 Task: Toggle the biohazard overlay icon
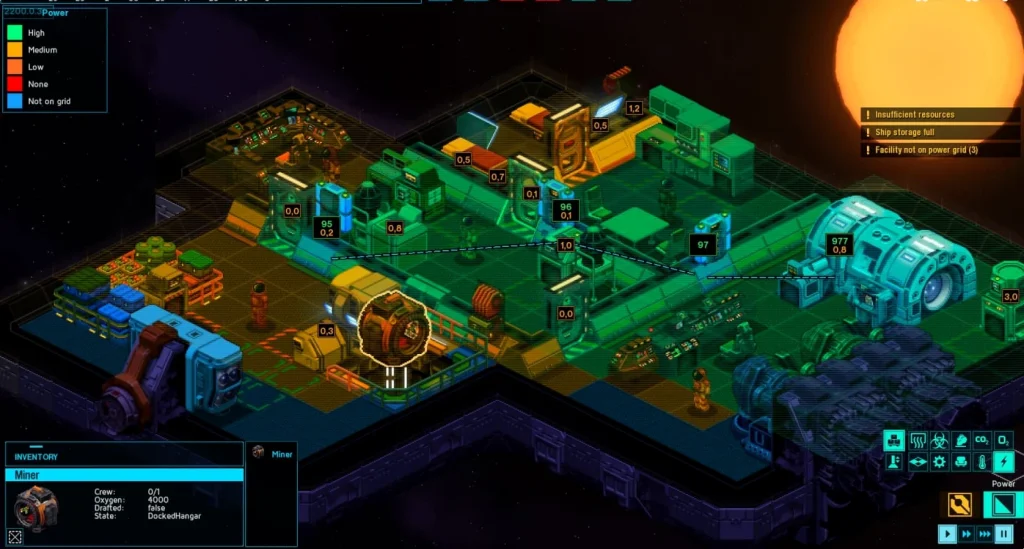pyautogui.click(x=939, y=440)
